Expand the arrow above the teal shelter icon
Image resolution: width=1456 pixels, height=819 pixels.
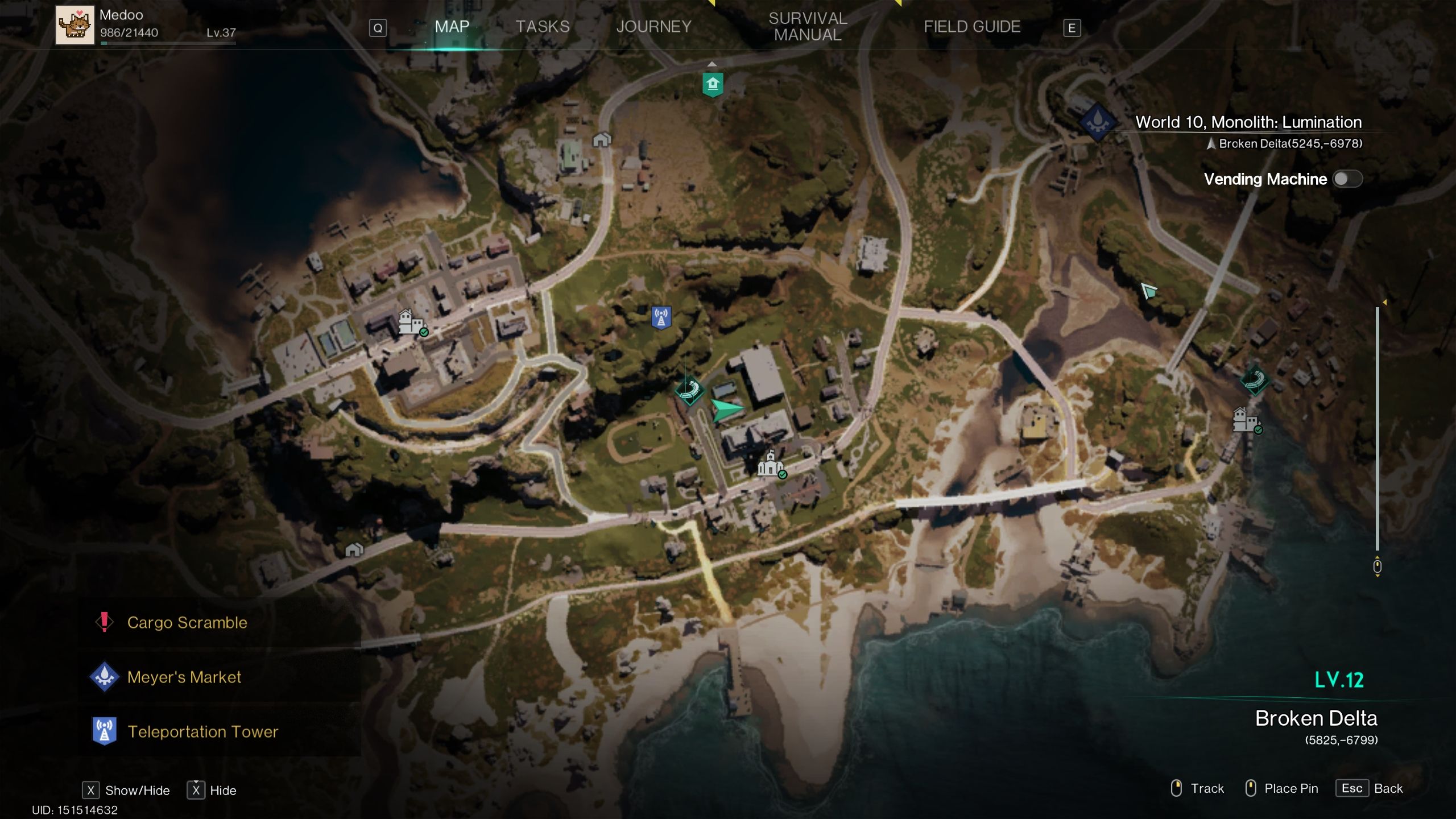click(x=712, y=64)
